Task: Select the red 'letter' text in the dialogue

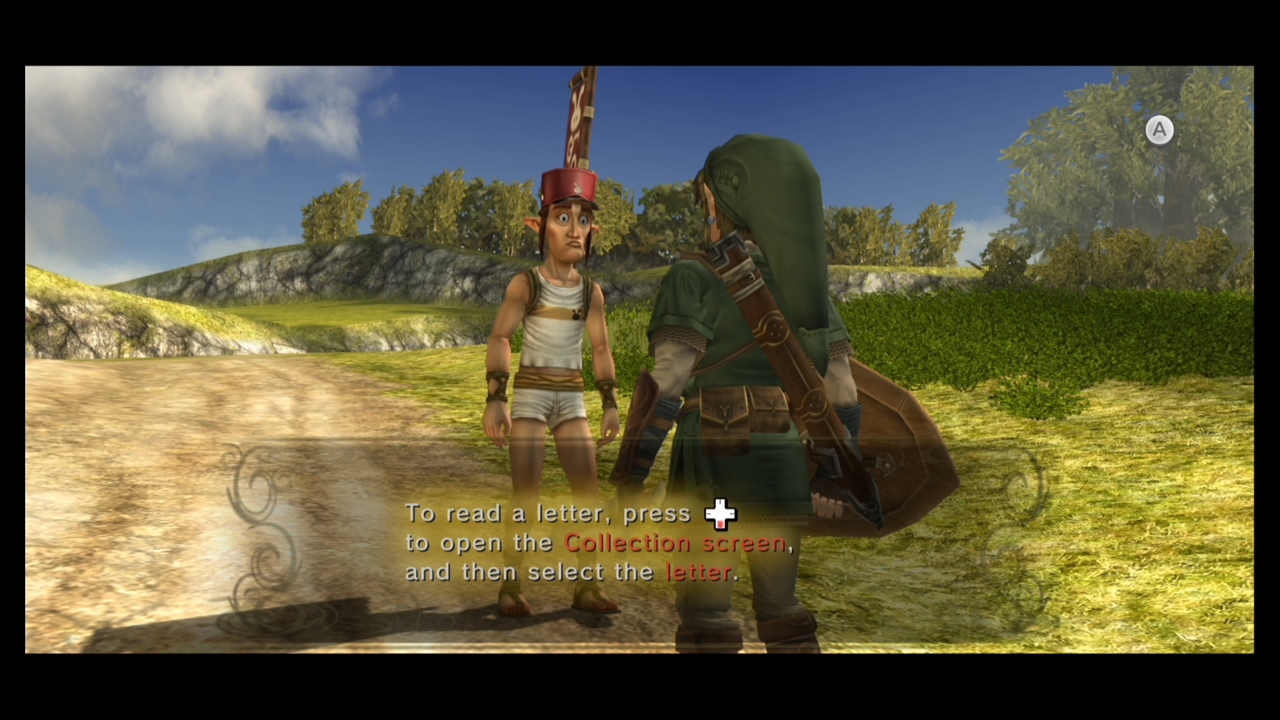Action: tap(698, 572)
